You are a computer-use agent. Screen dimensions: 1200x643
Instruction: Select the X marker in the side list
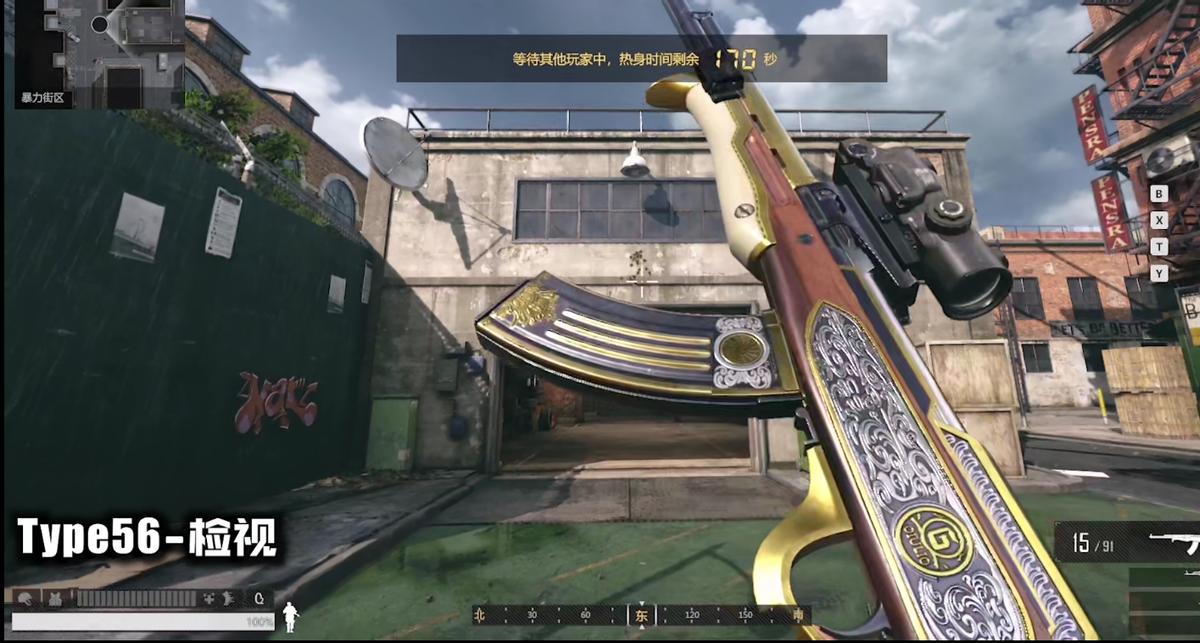1159,220
